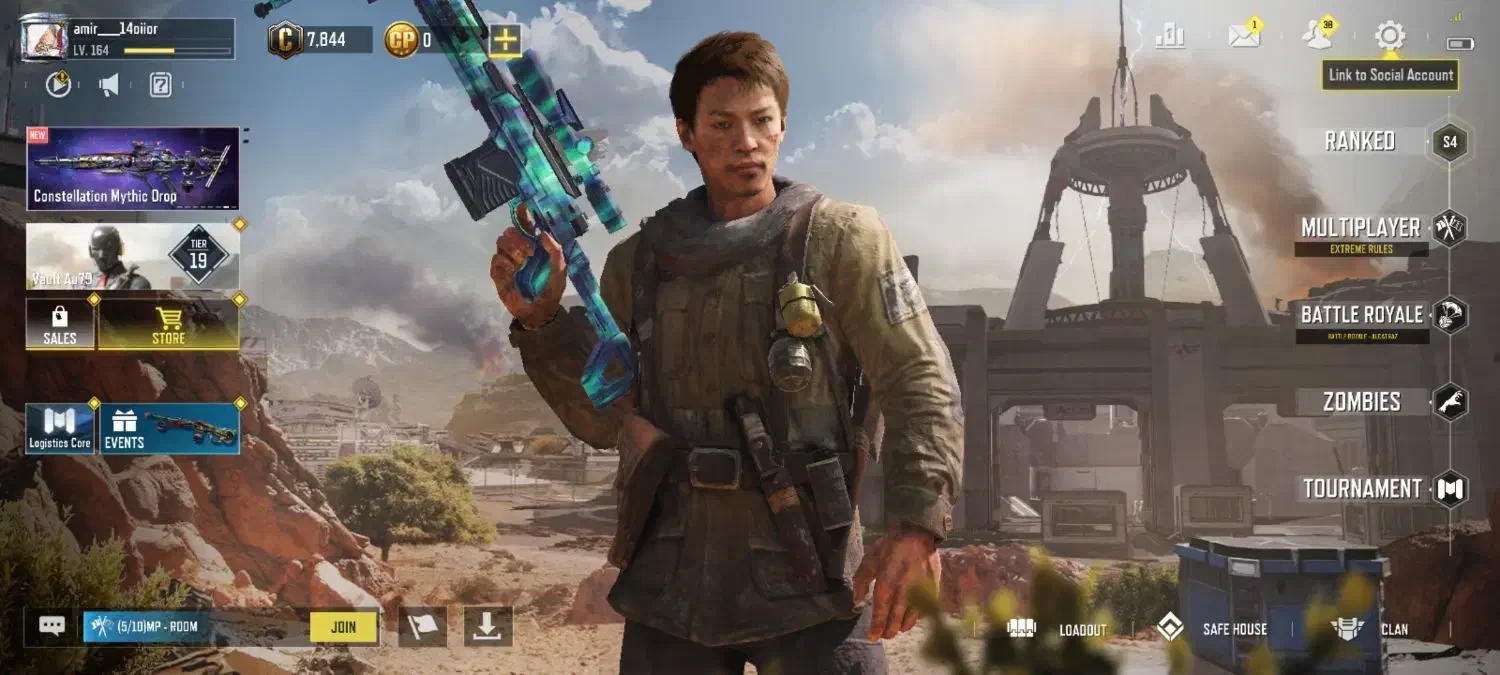Viewport: 1500px width, 675px height.
Task: Choose the Battle Royale mode
Action: tap(1362, 315)
